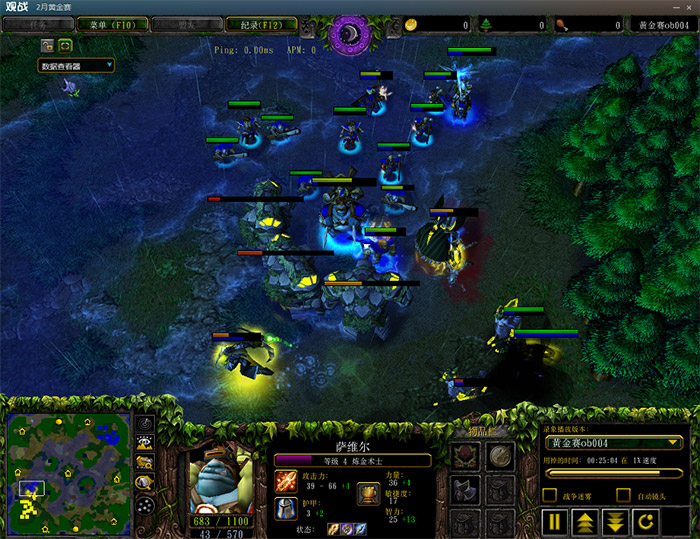Viewport: 700px width, 539px height.
Task: Toggle the 战争迷雾 fog of war checkbox
Action: pyautogui.click(x=549, y=495)
